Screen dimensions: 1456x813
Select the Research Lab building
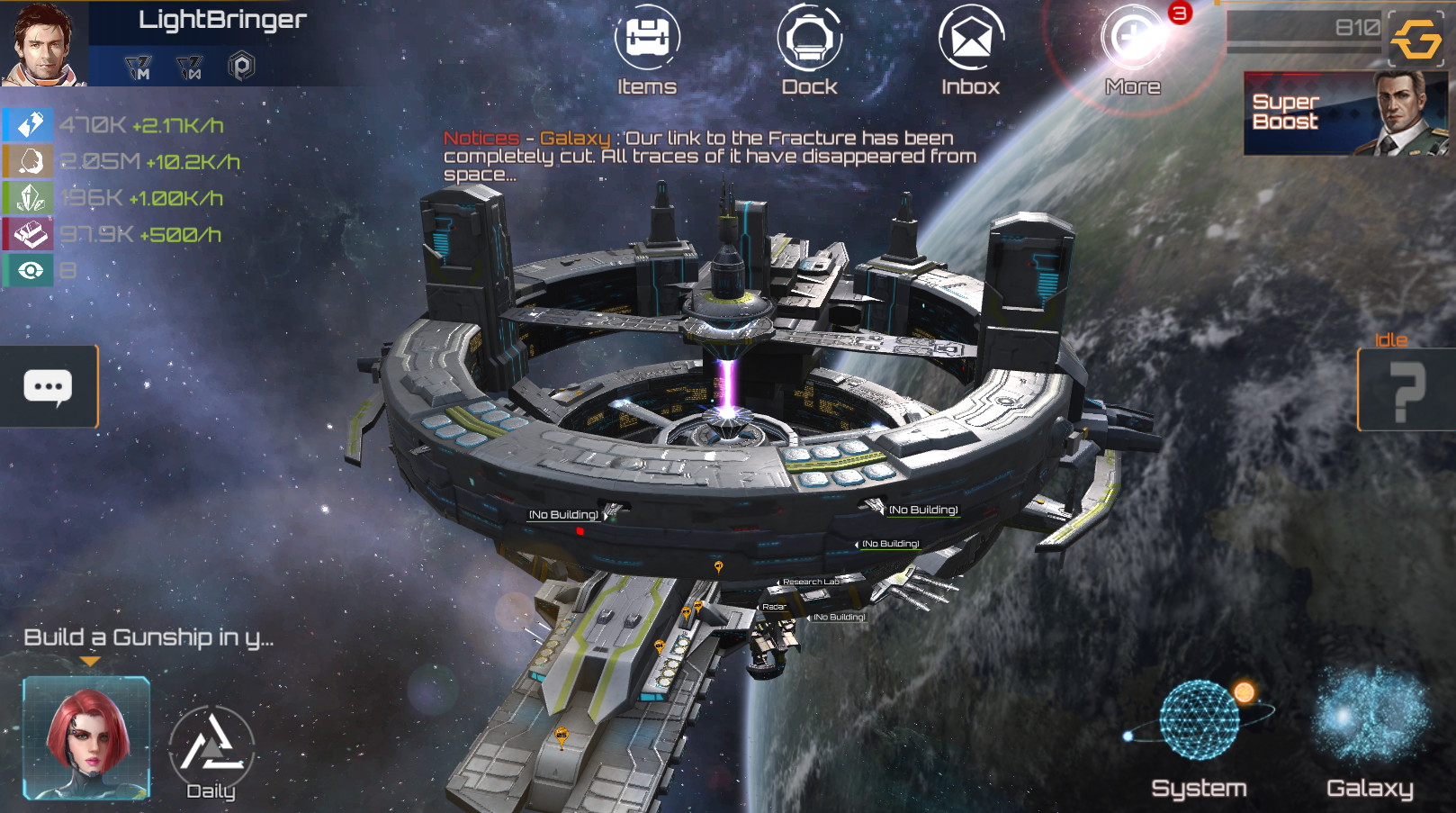(811, 582)
